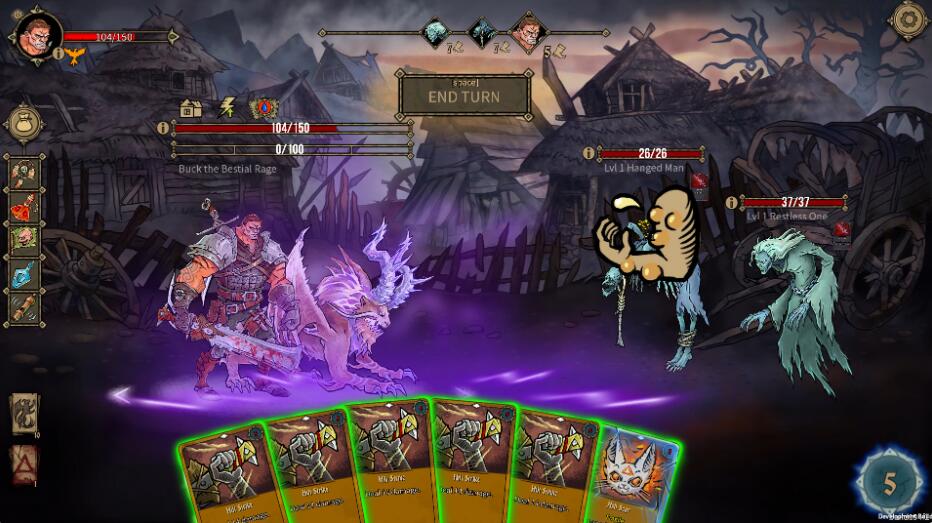Click the laurel wreath emblem status icon
Image resolution: width=932 pixels, height=523 pixels.
tap(263, 107)
